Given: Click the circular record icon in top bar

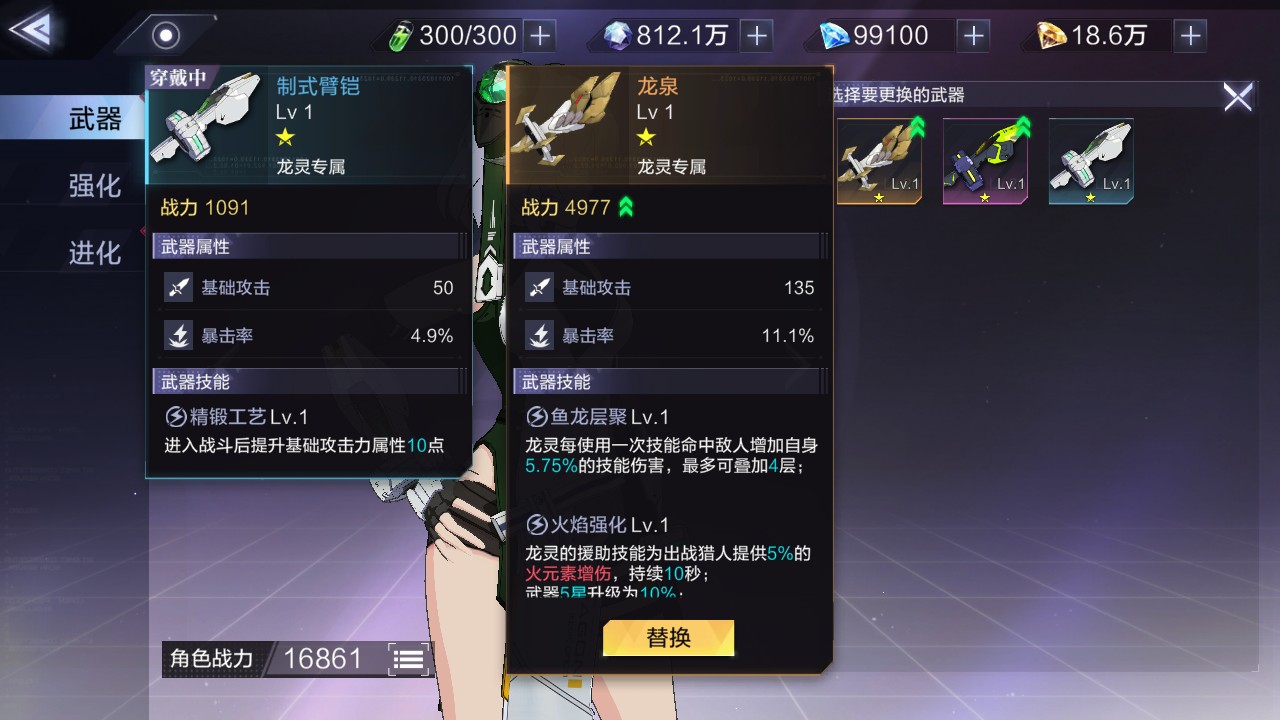Looking at the screenshot, I should pos(166,36).
